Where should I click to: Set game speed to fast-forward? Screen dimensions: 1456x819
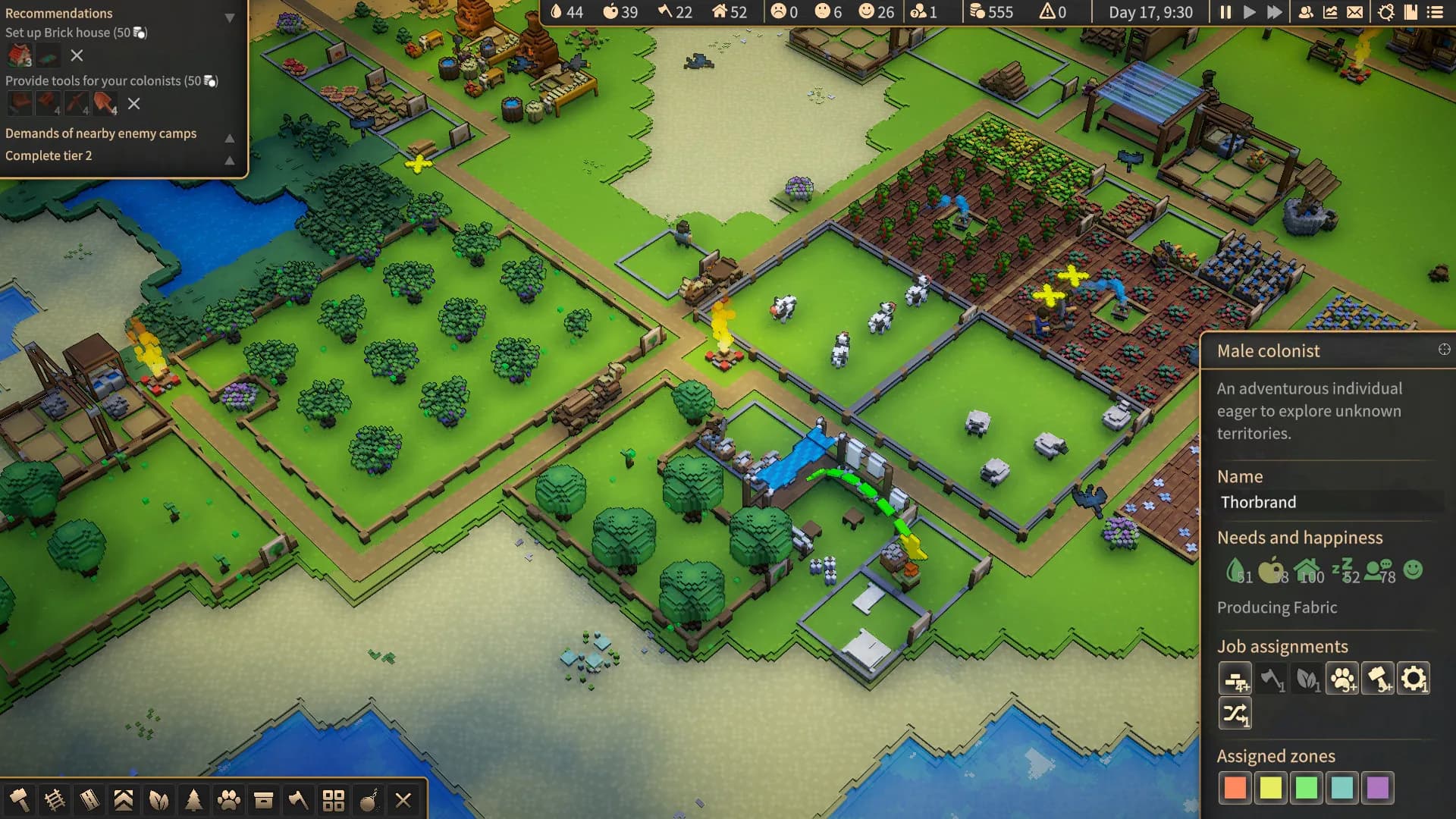coord(1275,12)
